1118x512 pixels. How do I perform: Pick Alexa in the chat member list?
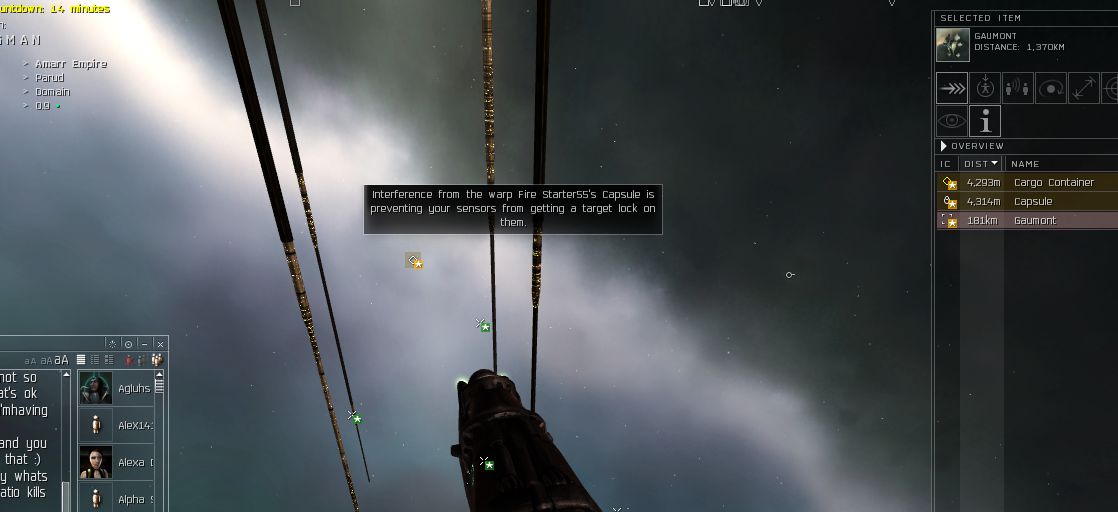117,462
